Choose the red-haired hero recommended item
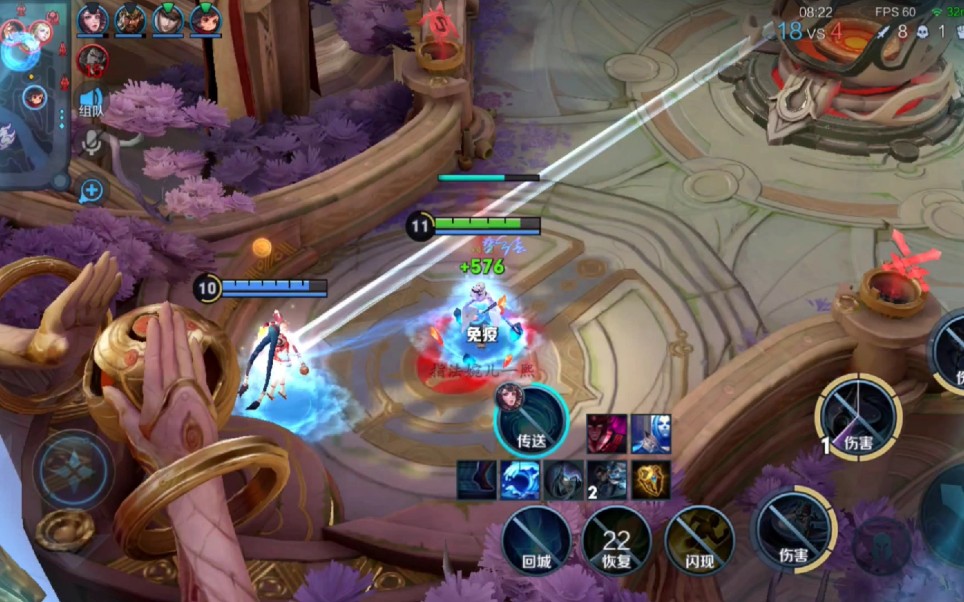This screenshot has width=964, height=602. coord(607,433)
